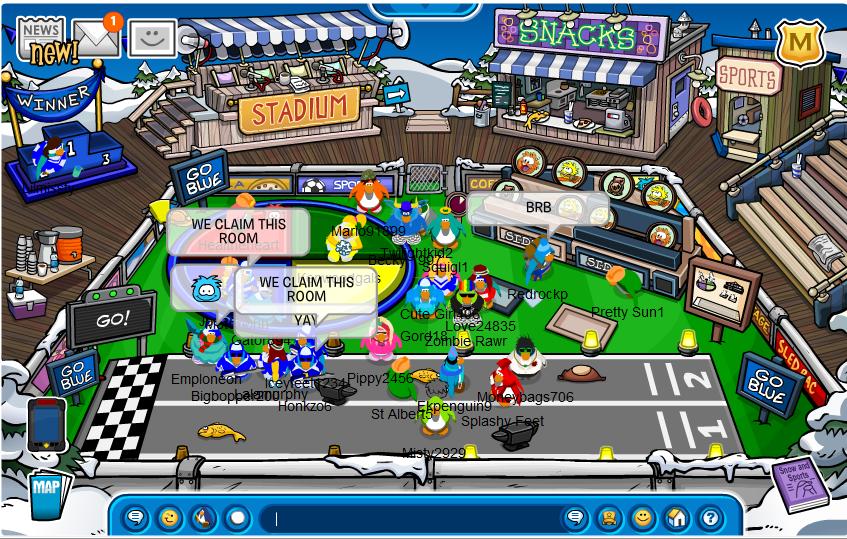Open the blue spy phone
847x539 pixels.
47,424
